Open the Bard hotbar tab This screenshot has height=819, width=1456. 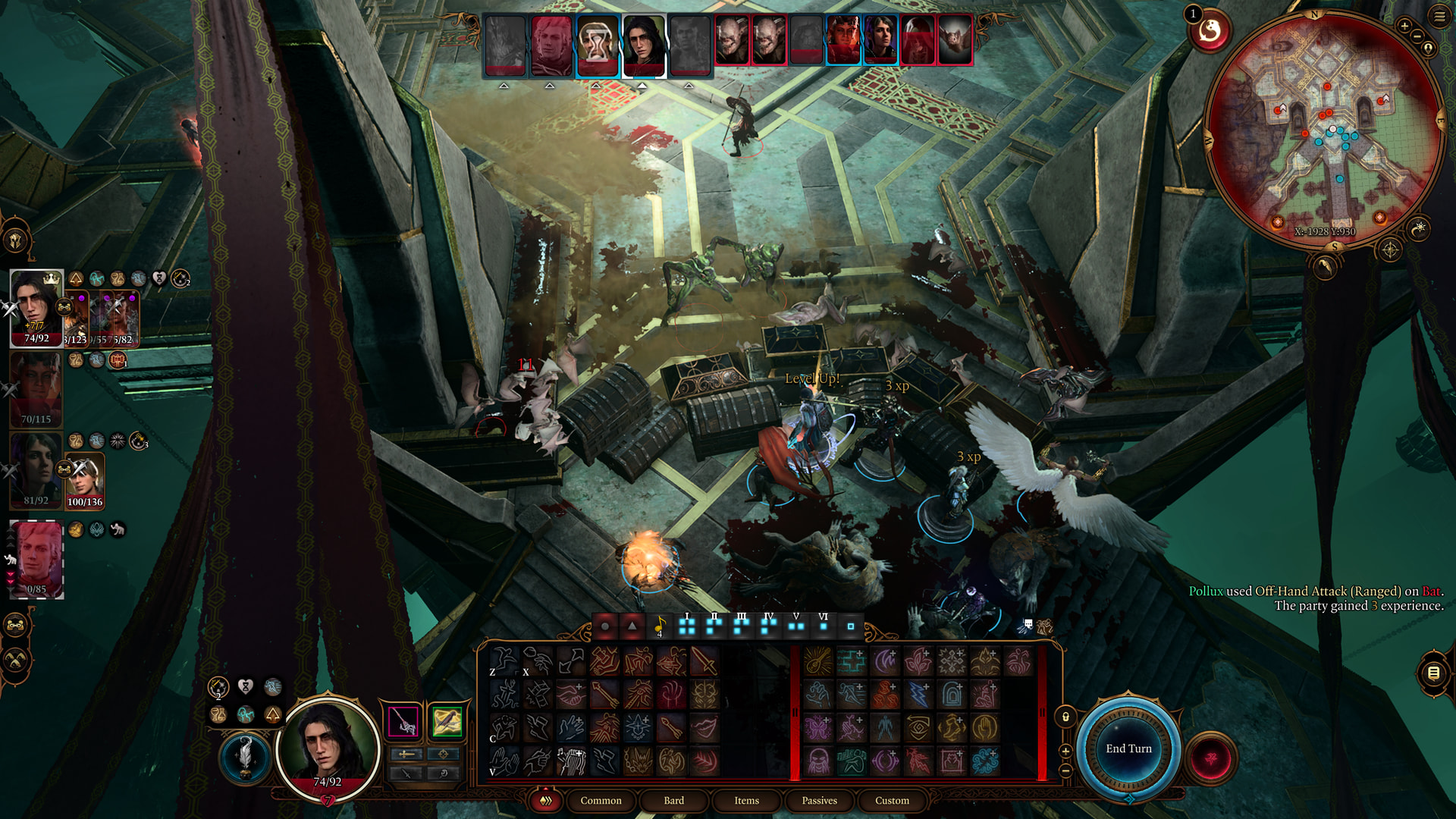coord(673,800)
